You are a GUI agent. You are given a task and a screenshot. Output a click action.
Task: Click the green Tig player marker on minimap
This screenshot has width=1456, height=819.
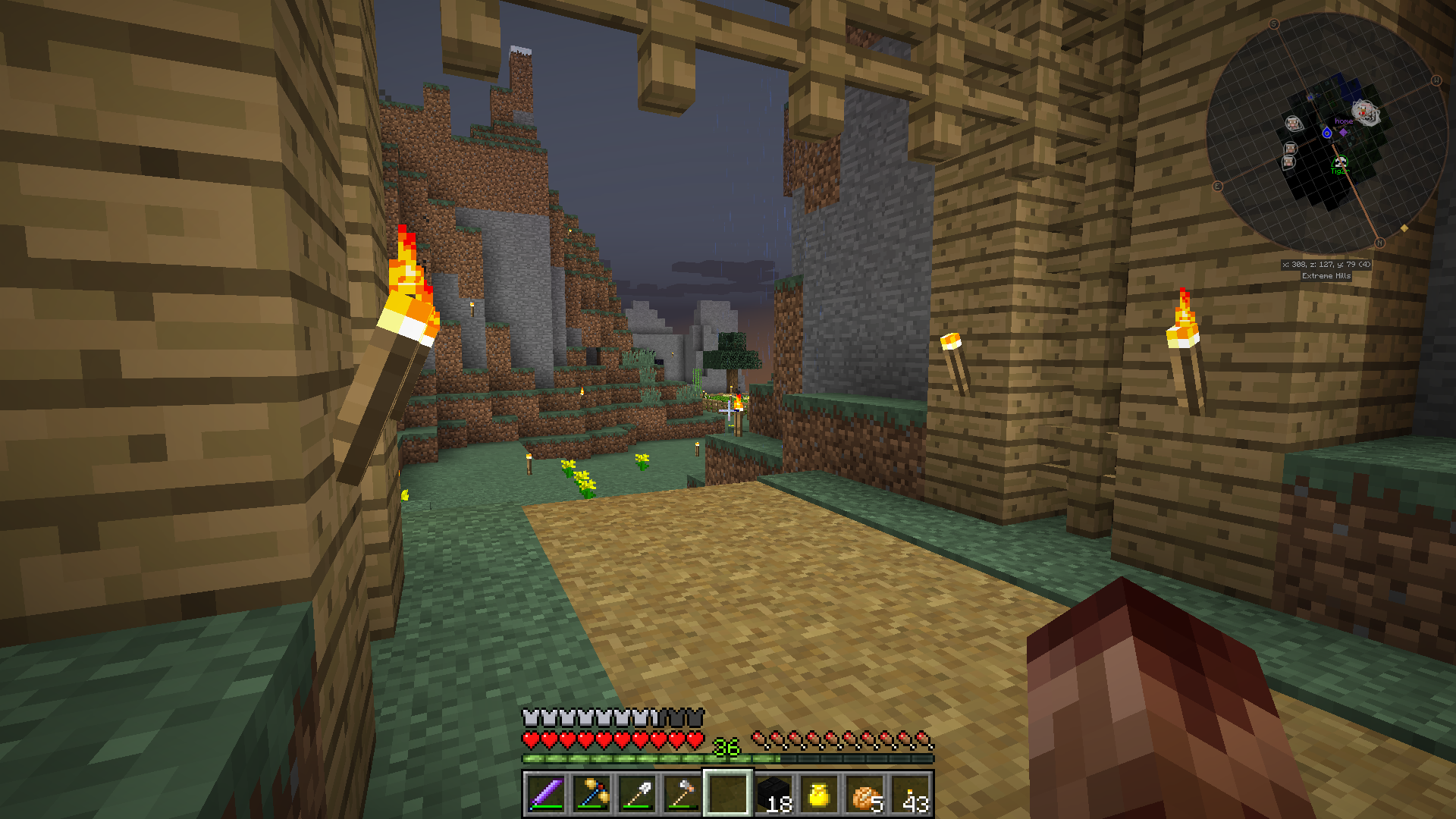tap(1340, 163)
